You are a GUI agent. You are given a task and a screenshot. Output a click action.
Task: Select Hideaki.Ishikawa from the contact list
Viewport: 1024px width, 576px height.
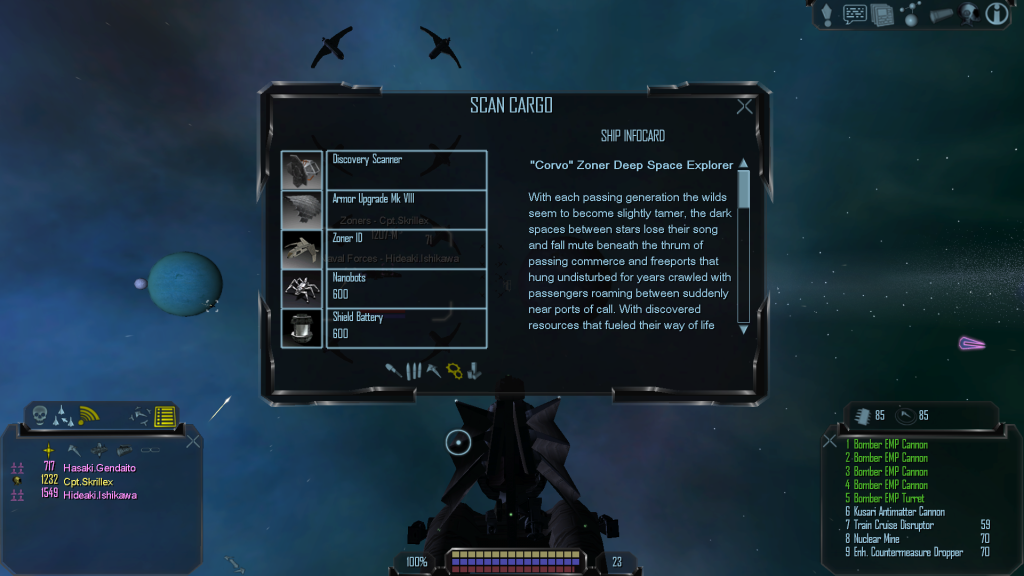point(100,495)
